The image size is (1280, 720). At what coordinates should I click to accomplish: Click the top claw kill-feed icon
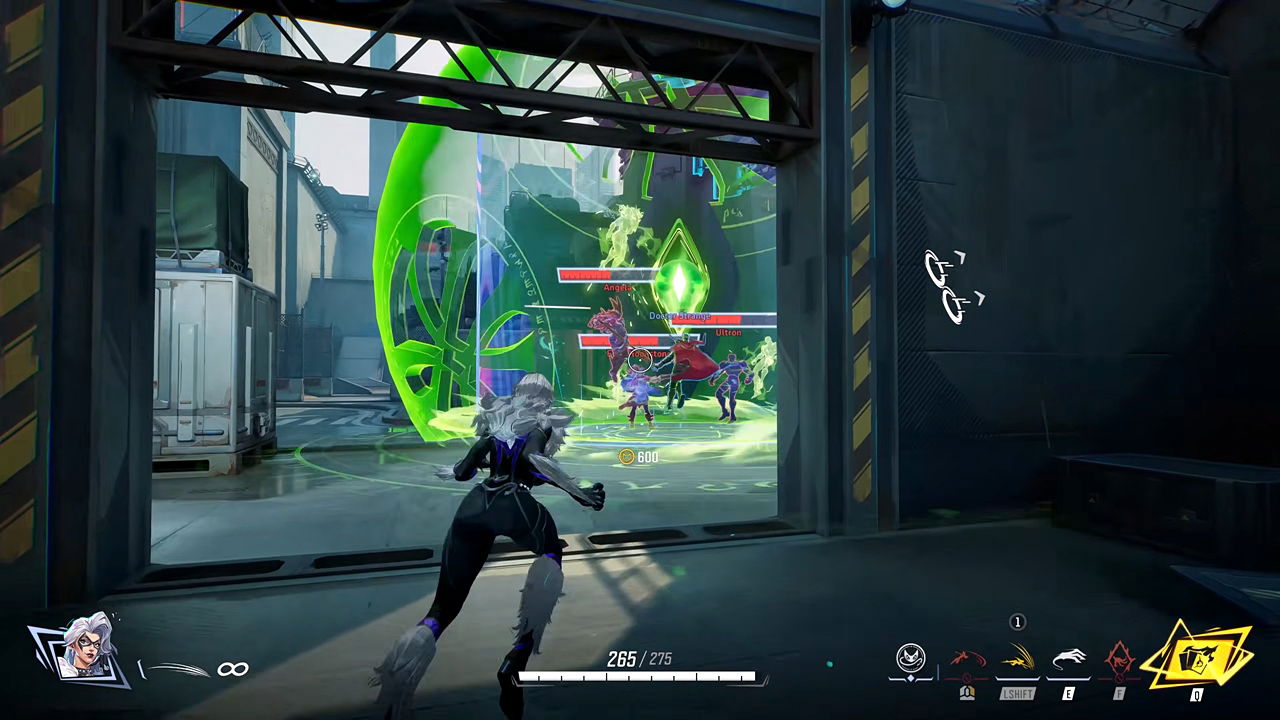point(943,267)
